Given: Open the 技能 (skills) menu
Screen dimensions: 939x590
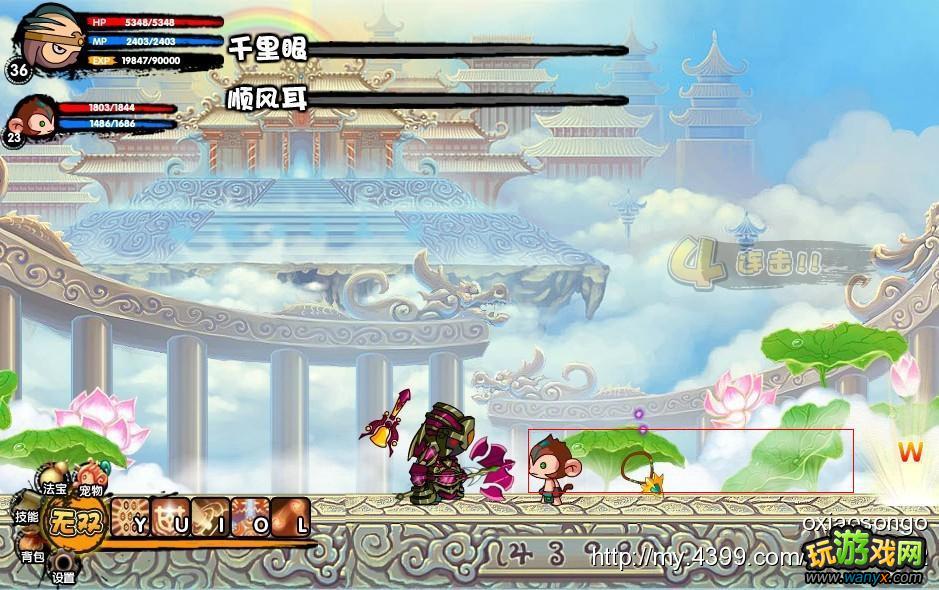Looking at the screenshot, I should [26, 516].
